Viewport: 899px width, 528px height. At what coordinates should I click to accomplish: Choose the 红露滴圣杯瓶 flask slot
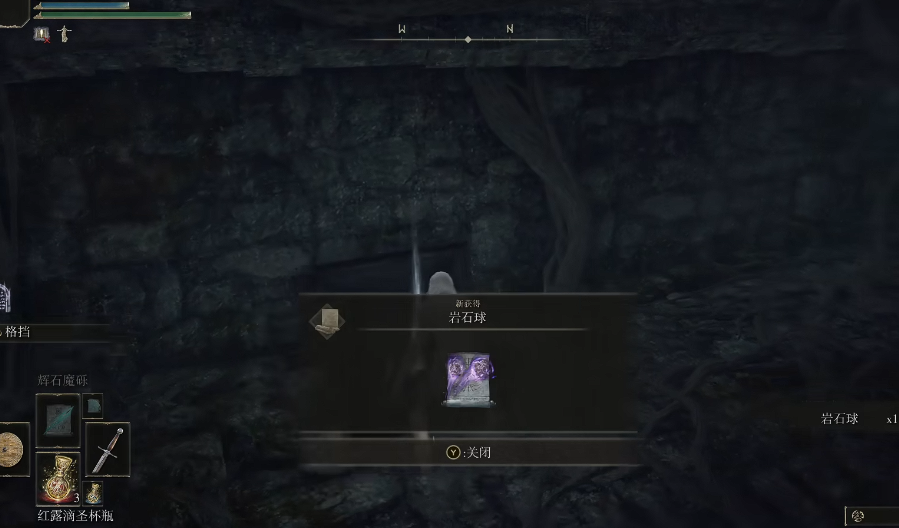coord(57,478)
